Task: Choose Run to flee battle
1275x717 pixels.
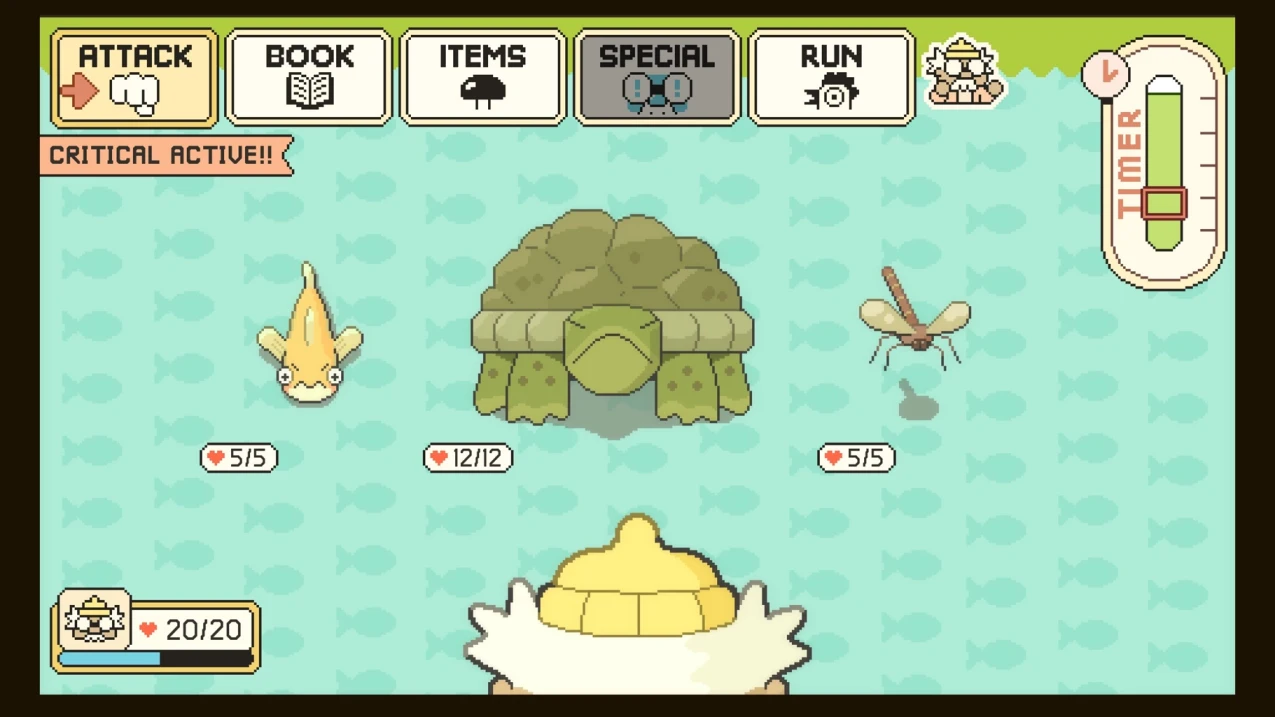Action: (831, 77)
